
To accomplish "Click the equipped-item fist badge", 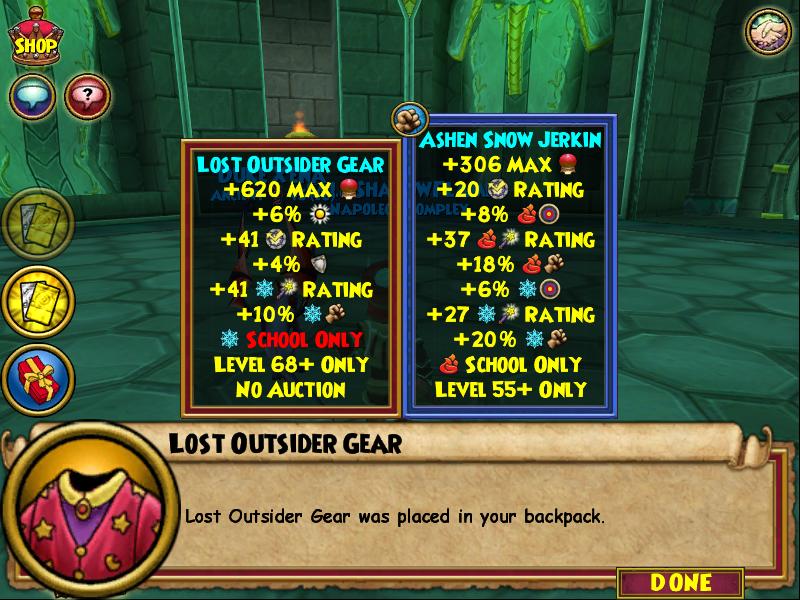I will pos(408,119).
